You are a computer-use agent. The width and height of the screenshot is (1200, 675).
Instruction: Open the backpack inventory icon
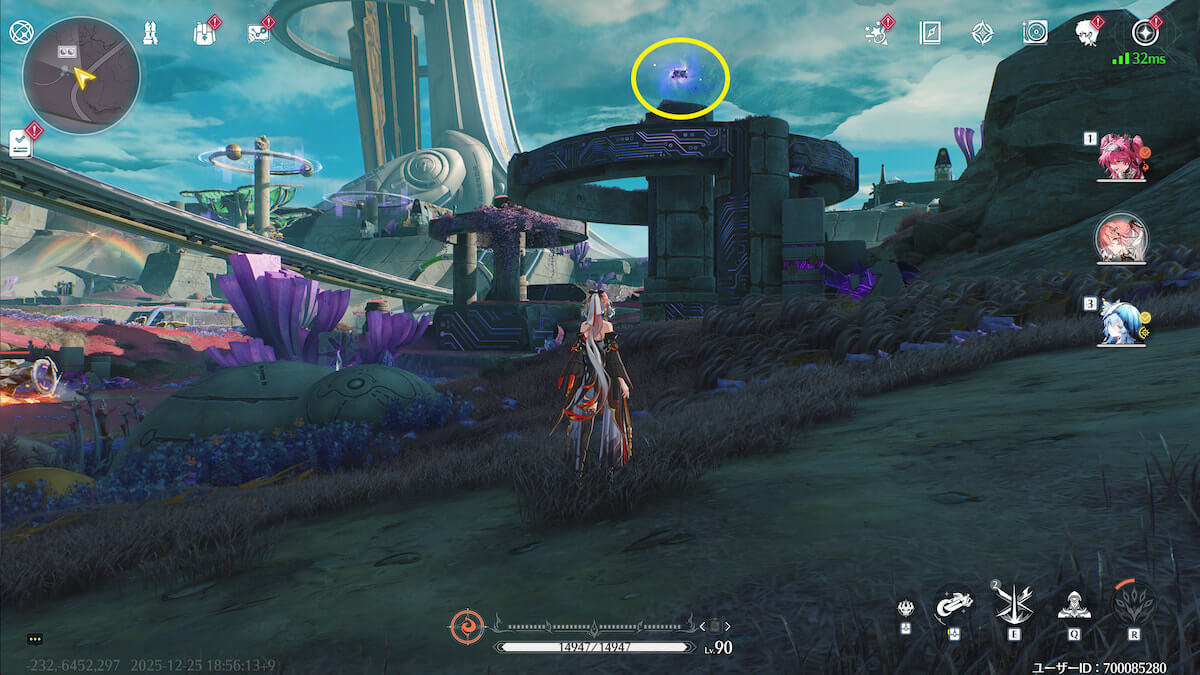click(203, 33)
